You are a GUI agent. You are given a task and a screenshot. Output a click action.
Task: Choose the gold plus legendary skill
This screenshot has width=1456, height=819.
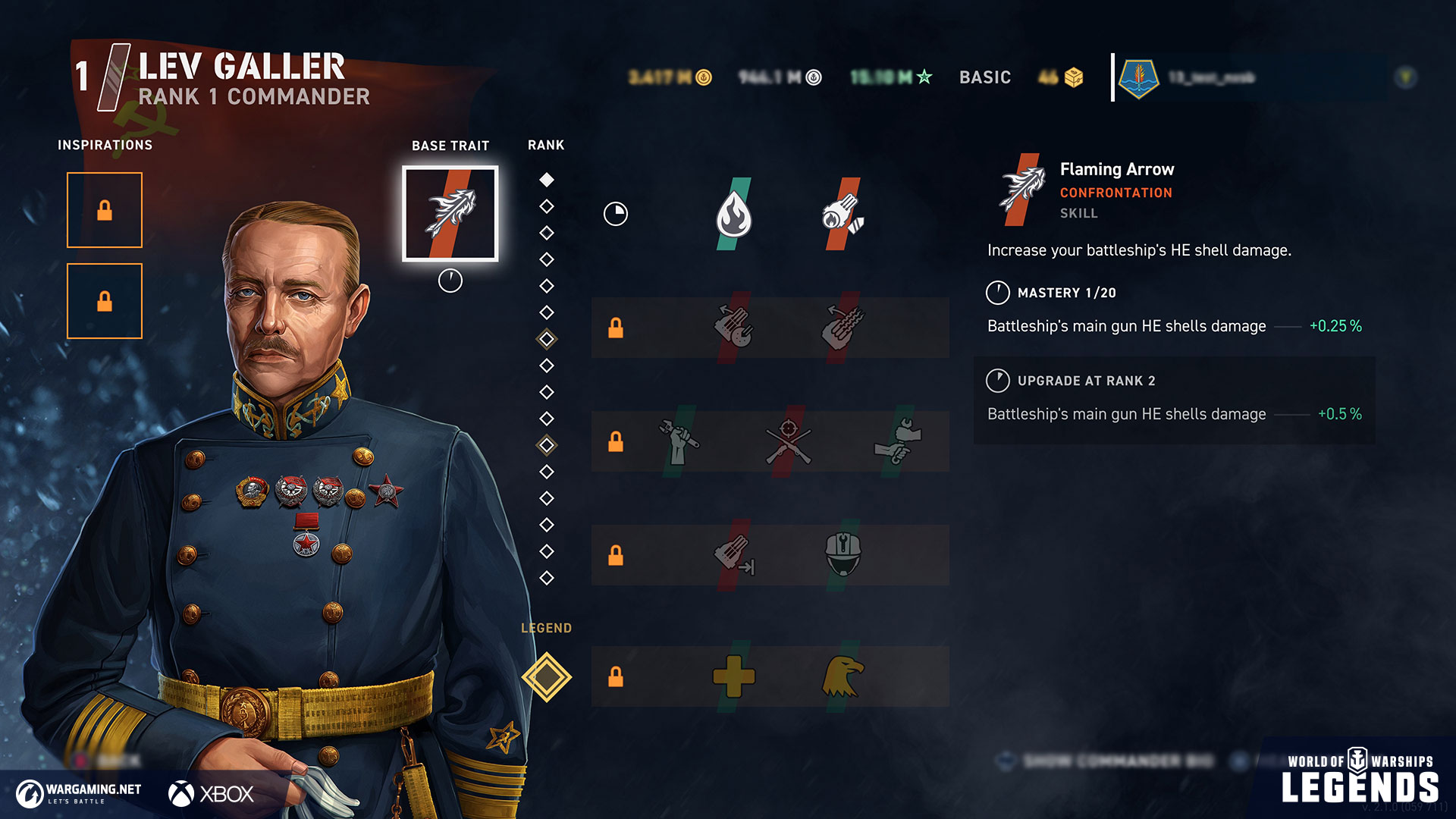pos(733,676)
